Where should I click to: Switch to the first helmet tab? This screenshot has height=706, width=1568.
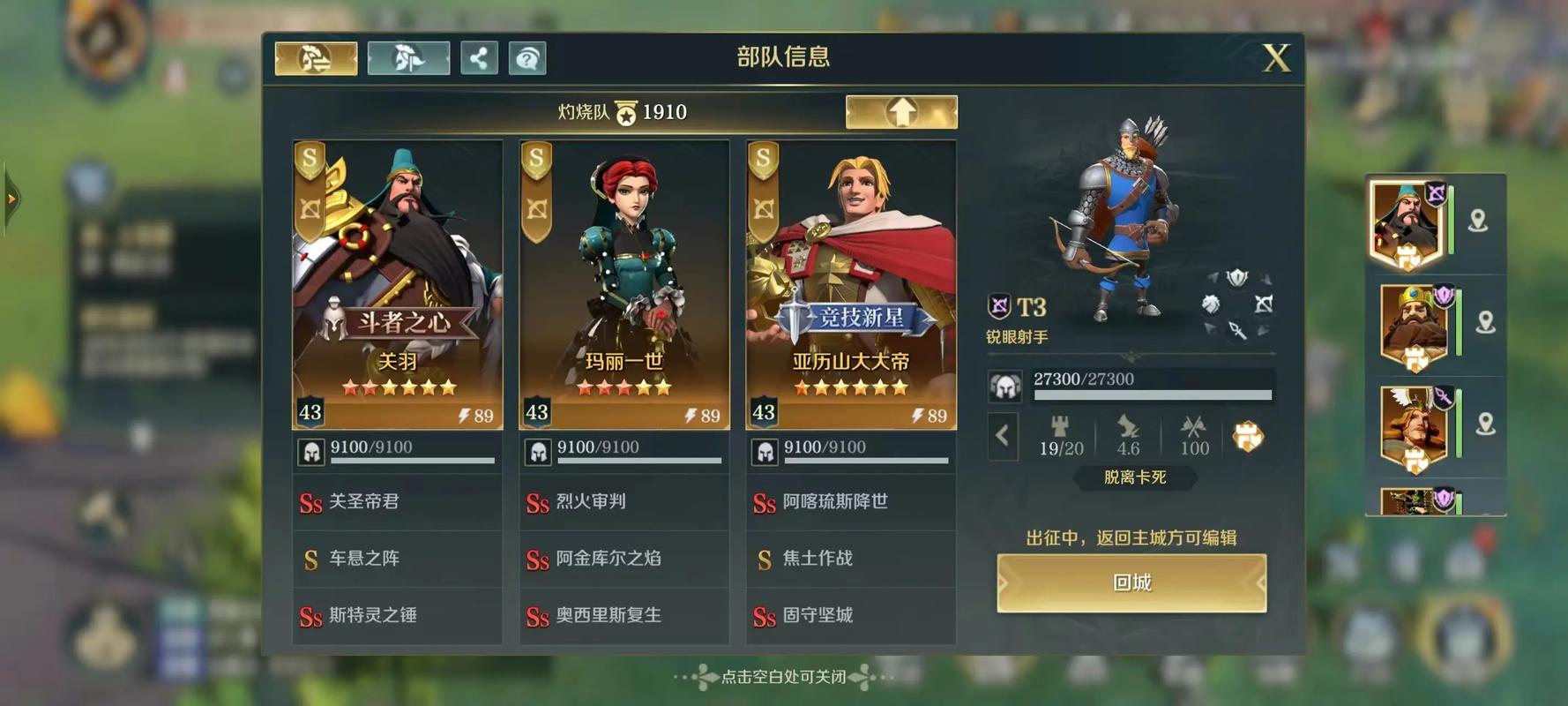(x=316, y=58)
